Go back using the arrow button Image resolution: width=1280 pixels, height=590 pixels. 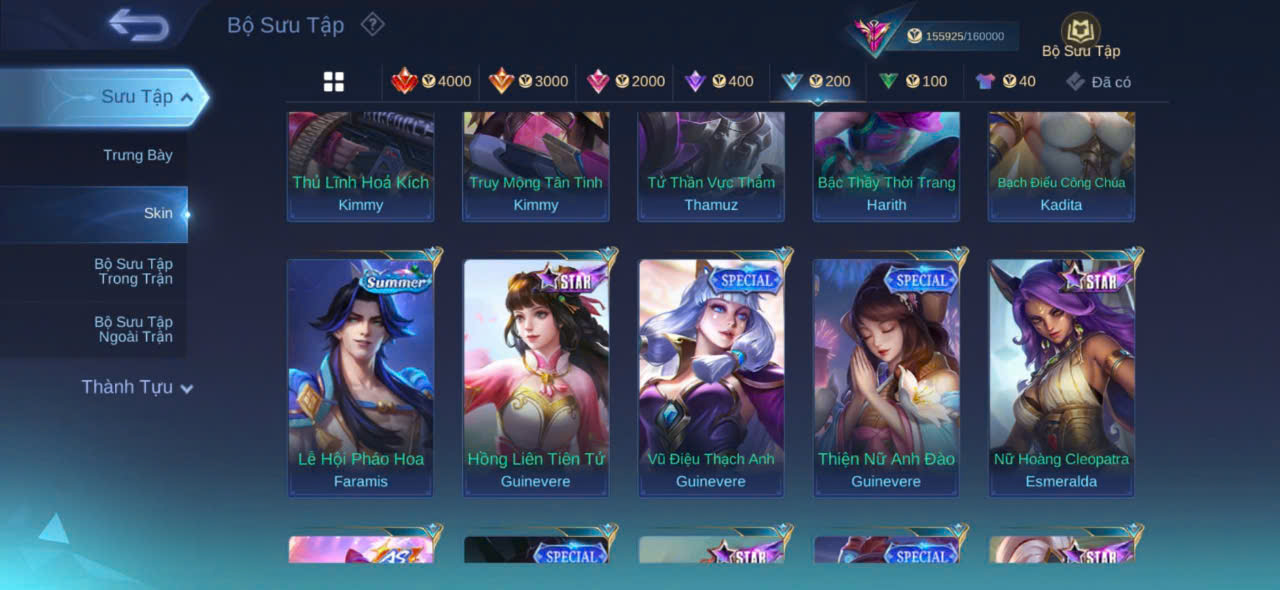139,25
